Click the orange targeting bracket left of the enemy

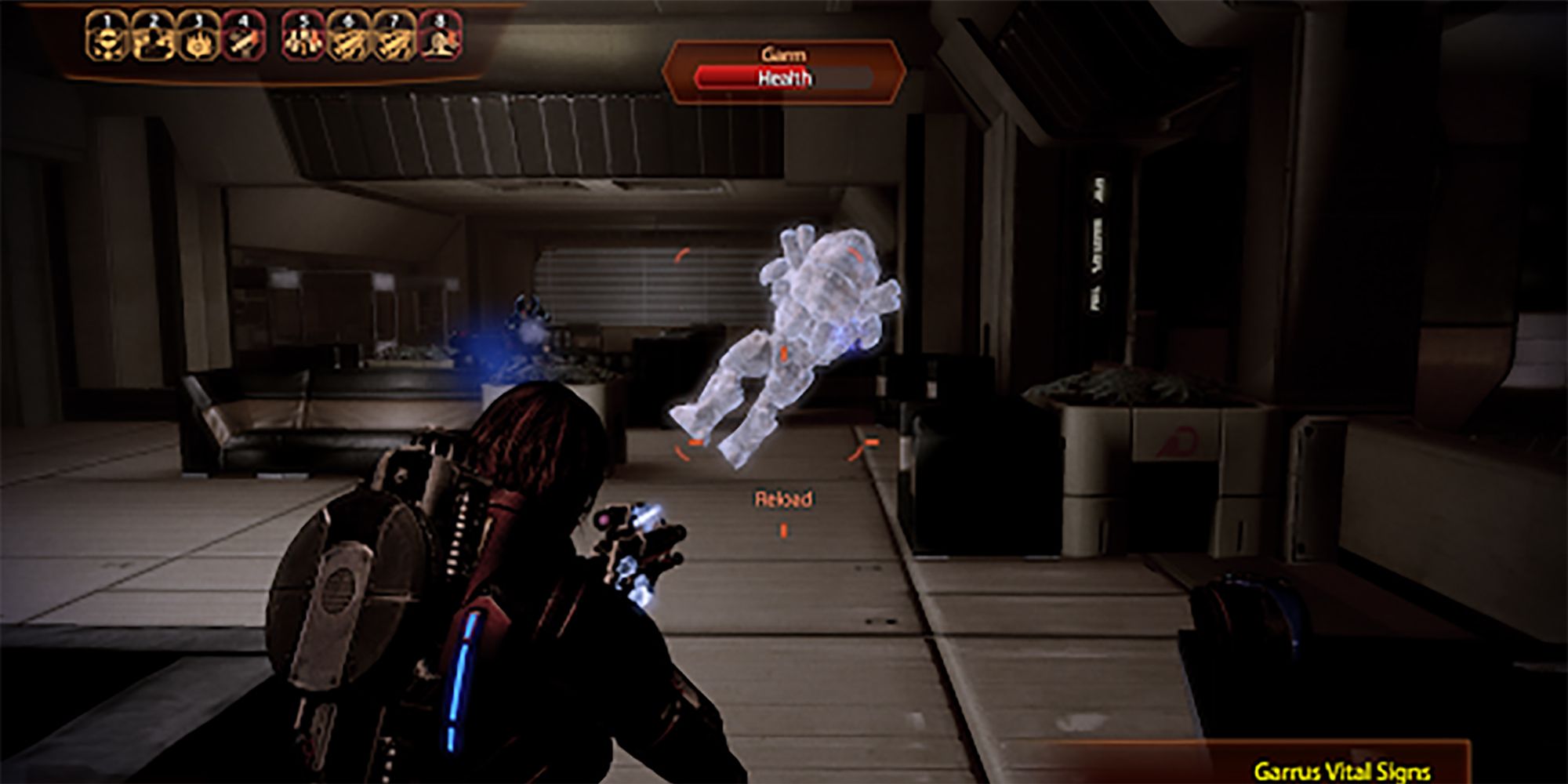point(681,256)
